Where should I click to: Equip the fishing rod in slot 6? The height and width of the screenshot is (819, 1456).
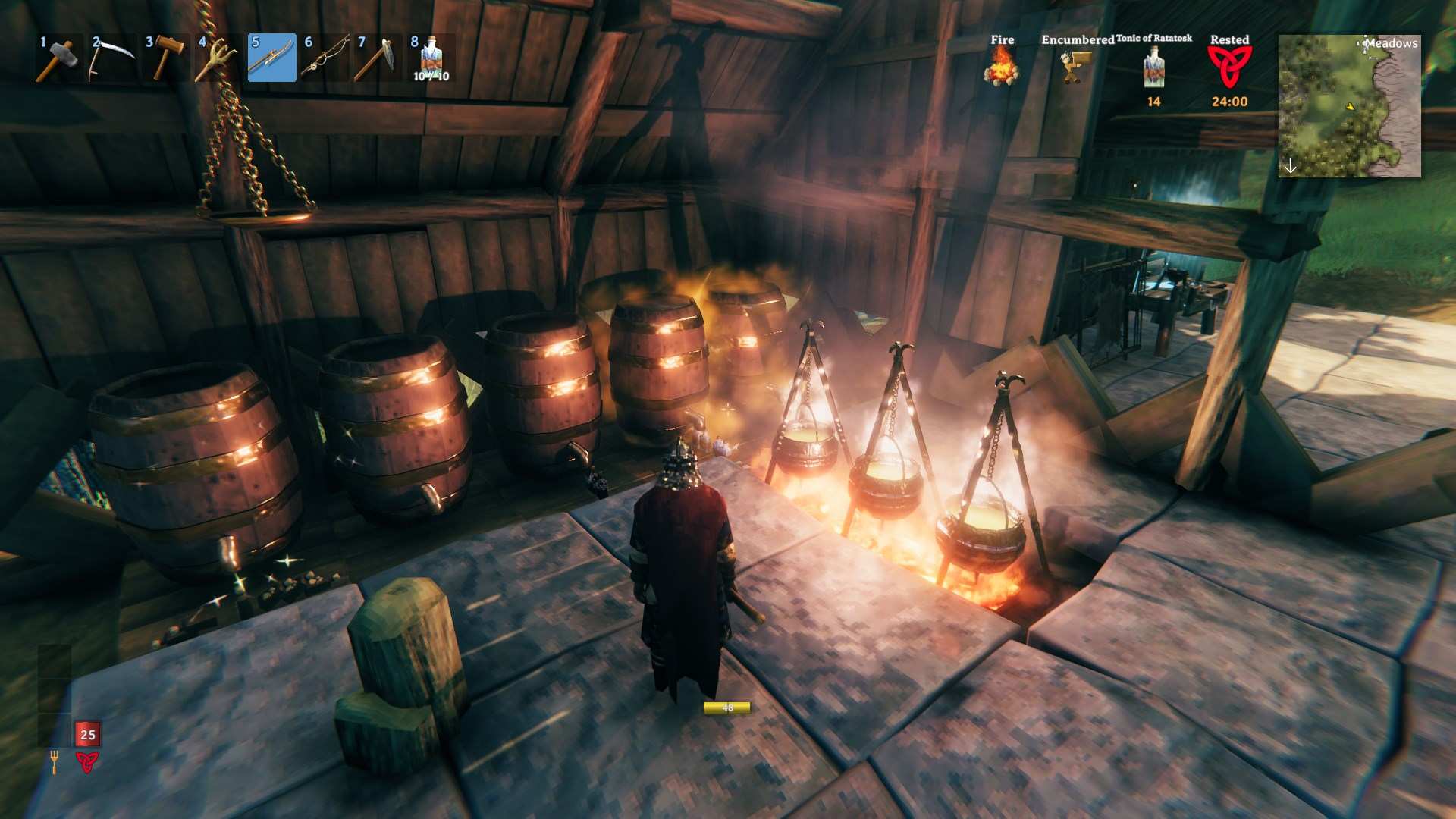[x=325, y=58]
